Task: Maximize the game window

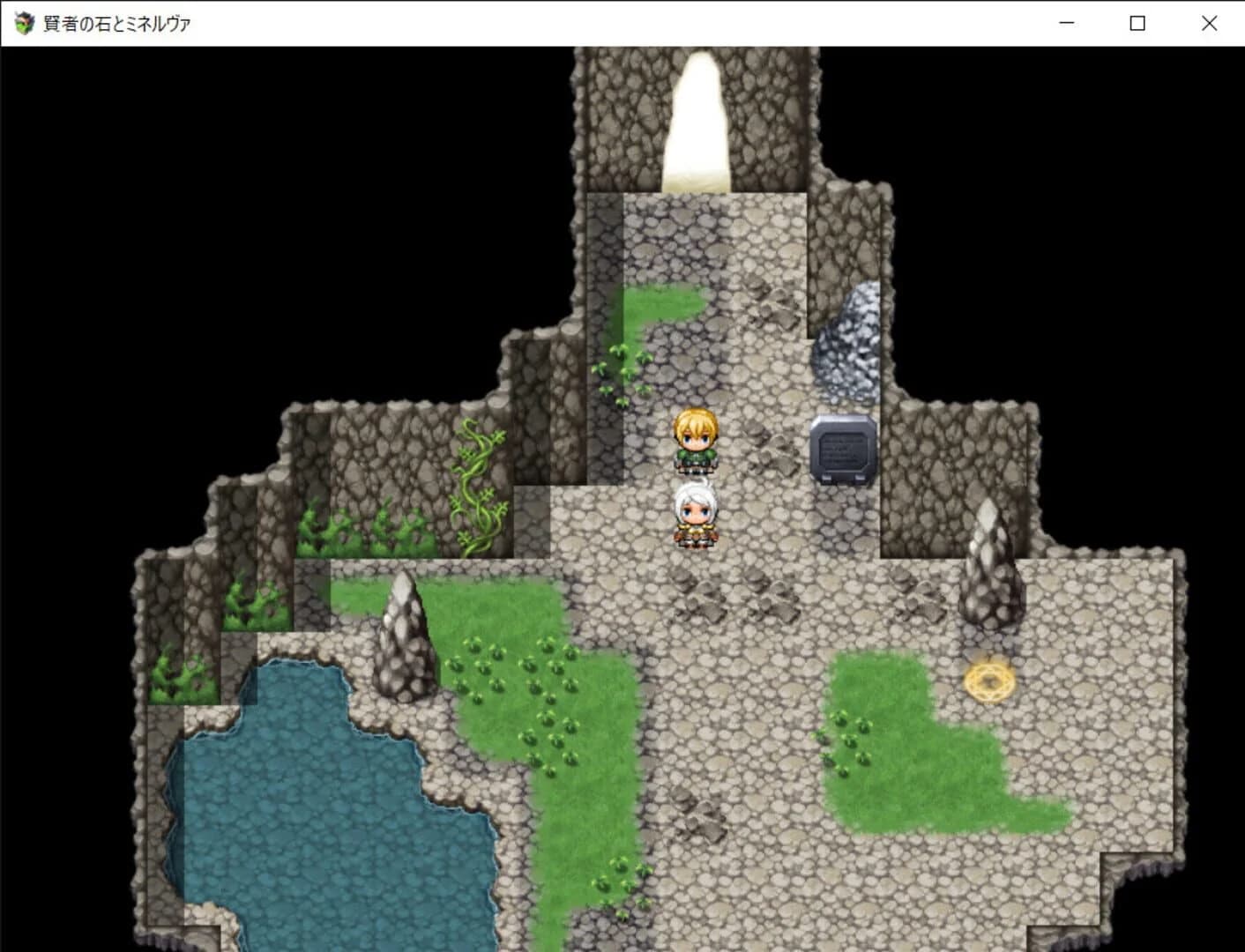Action: [1136, 23]
